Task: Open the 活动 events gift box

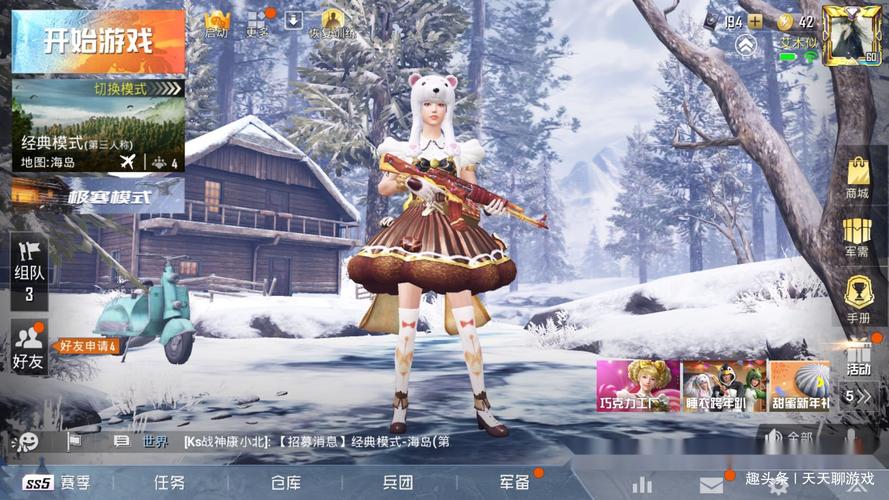Action: (858, 358)
